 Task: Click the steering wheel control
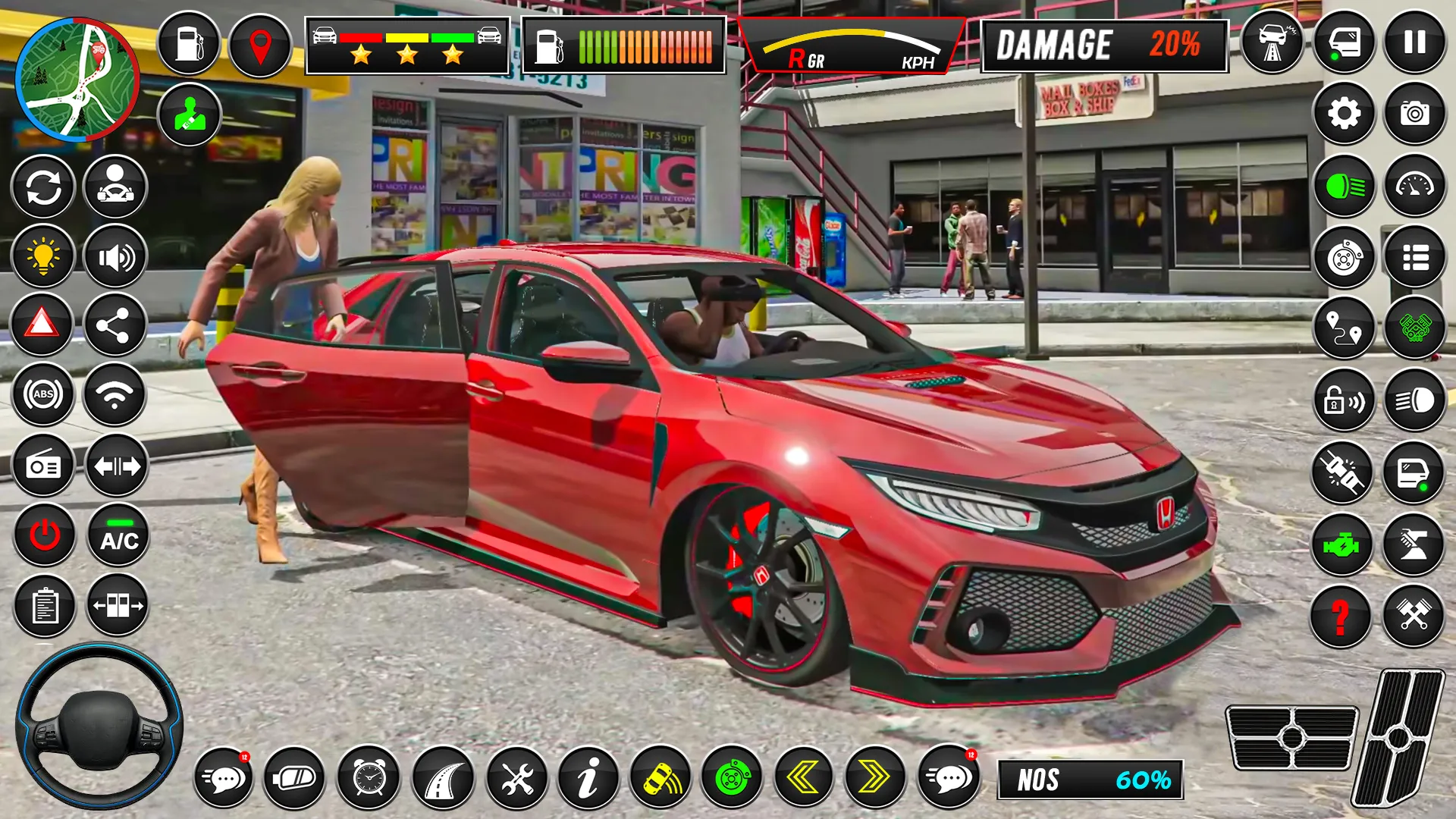[99, 726]
